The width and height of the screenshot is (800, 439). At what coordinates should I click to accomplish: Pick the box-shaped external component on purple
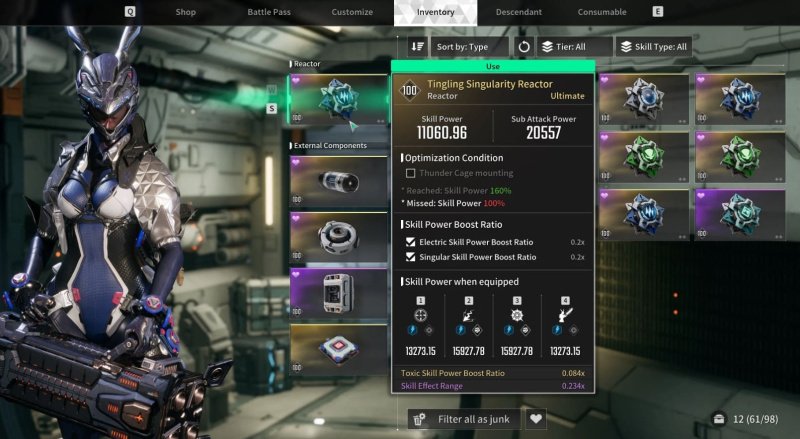(338, 294)
